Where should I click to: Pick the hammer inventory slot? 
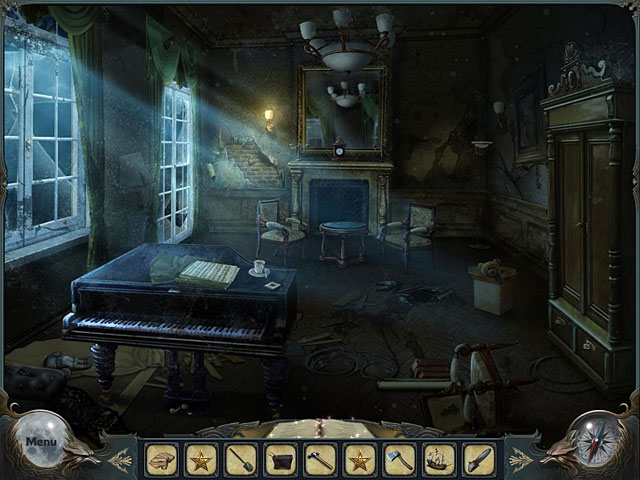tap(320, 459)
